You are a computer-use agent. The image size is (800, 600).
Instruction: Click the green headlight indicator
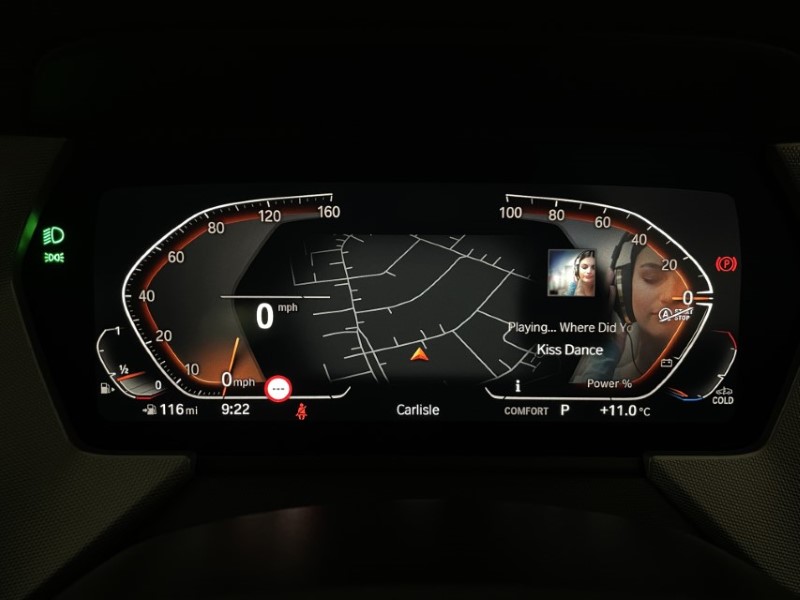53,235
